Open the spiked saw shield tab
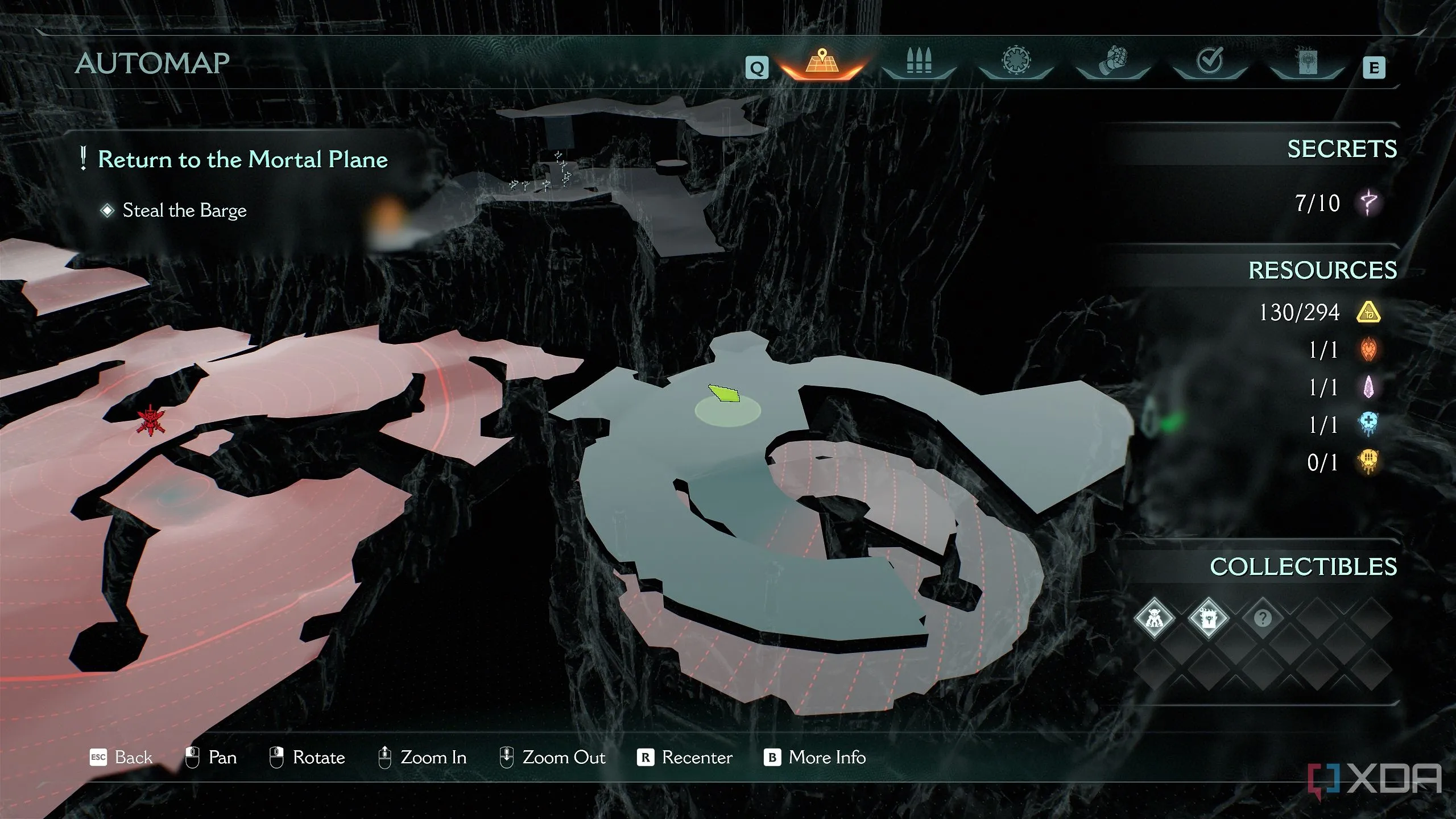The height and width of the screenshot is (819, 1456). click(x=1016, y=63)
